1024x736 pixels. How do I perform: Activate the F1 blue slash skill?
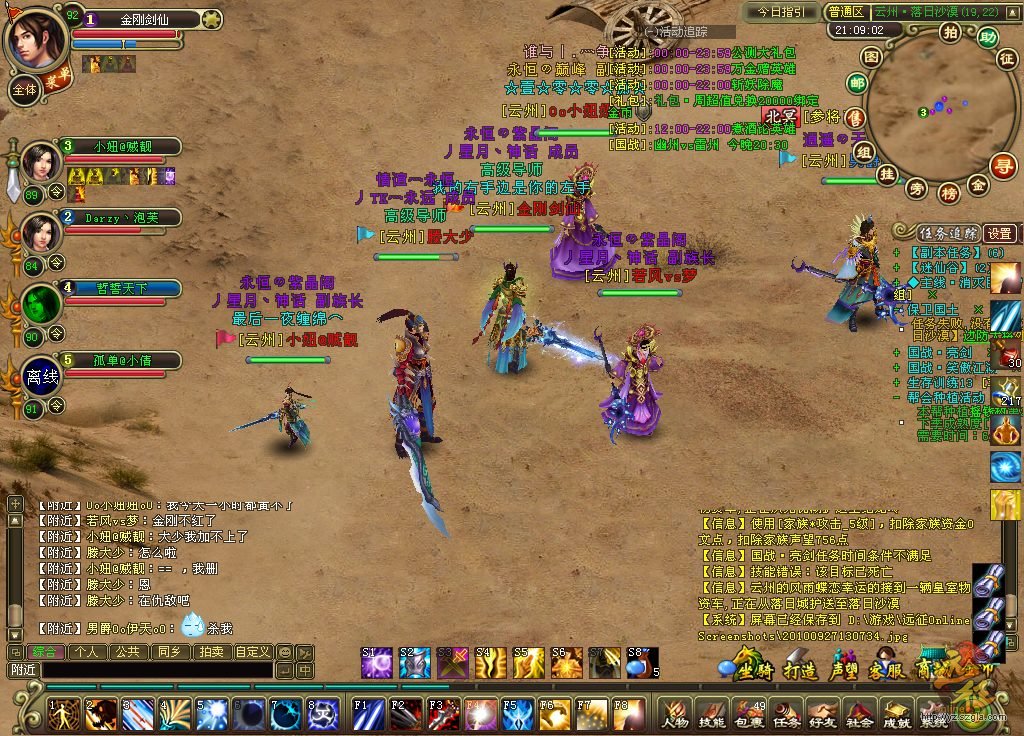click(367, 714)
